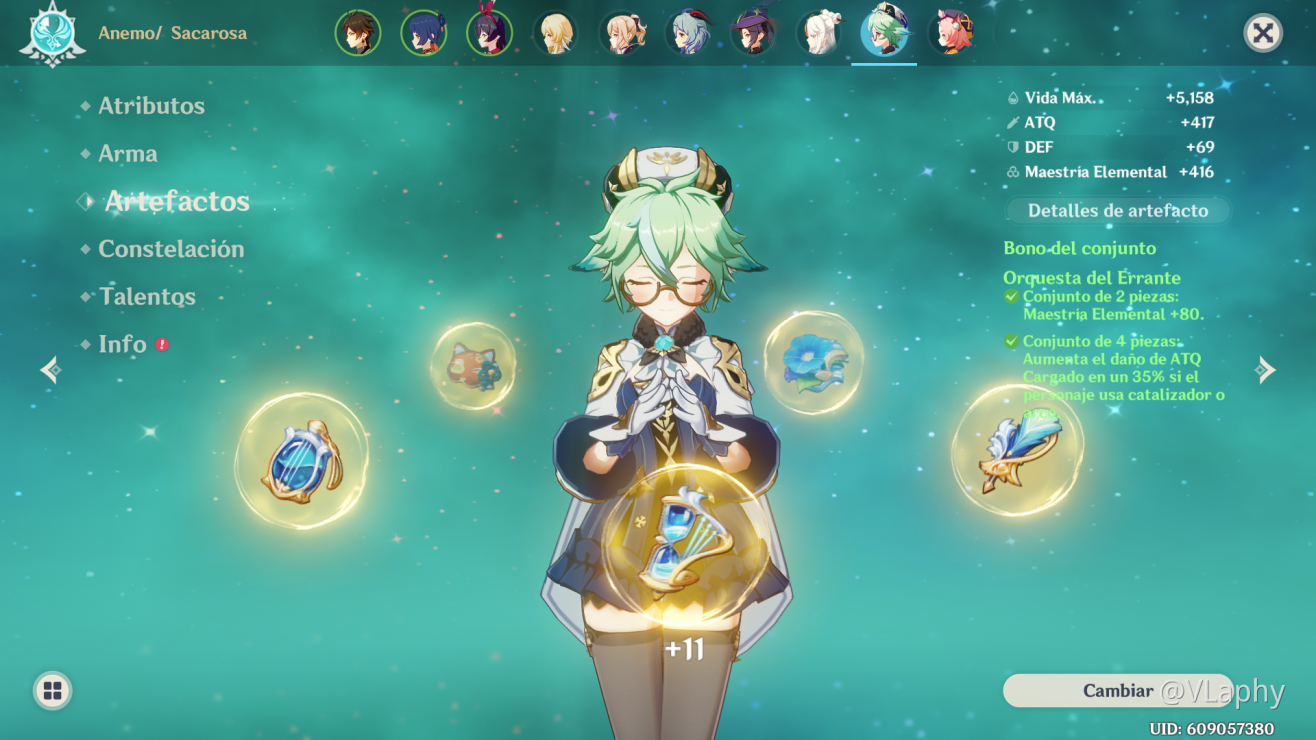
Task: Navigate to next character with right arrow
Action: [x=1266, y=370]
